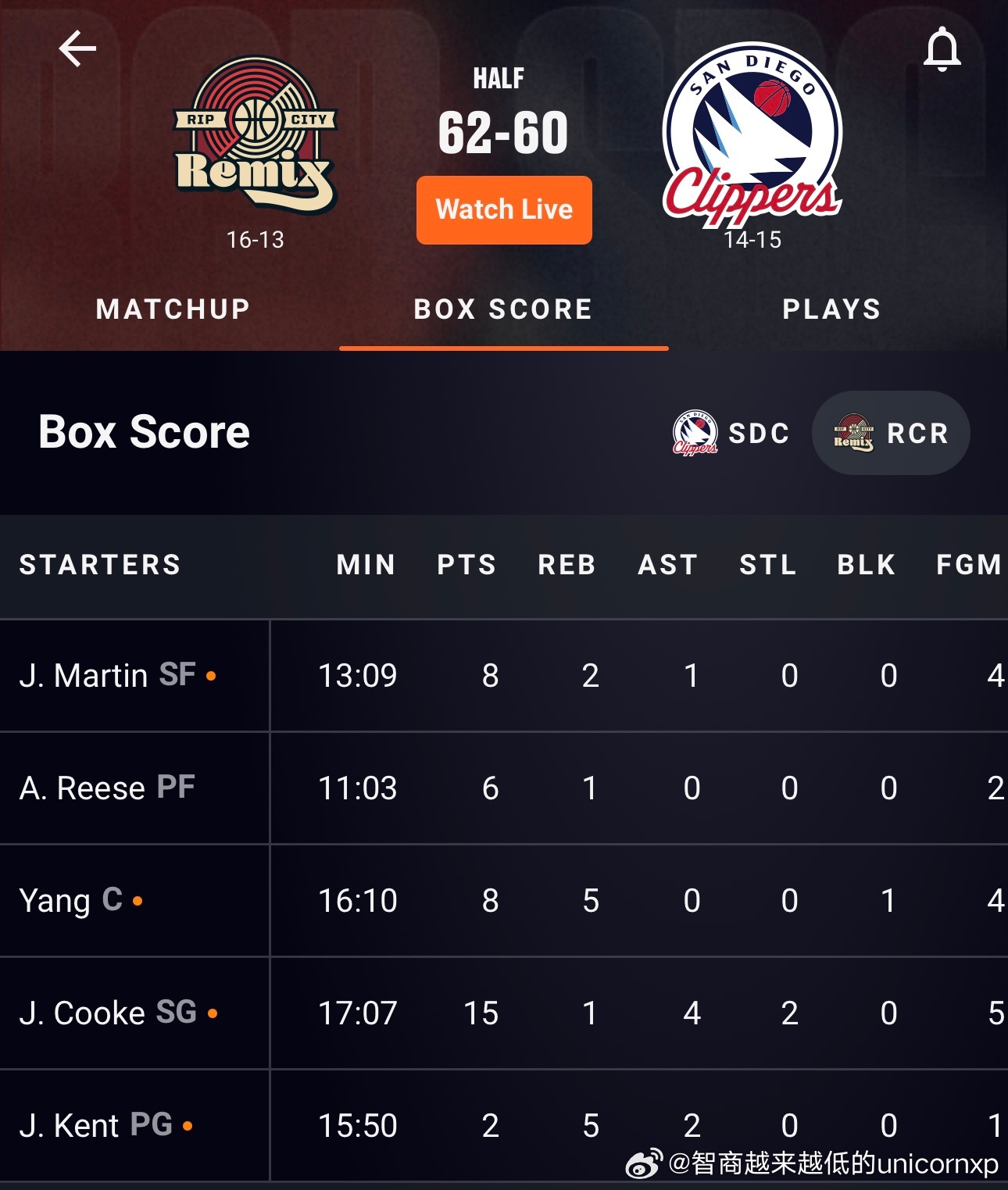Tap Yang's rebound count of 5
1008x1190 pixels.
coord(591,900)
